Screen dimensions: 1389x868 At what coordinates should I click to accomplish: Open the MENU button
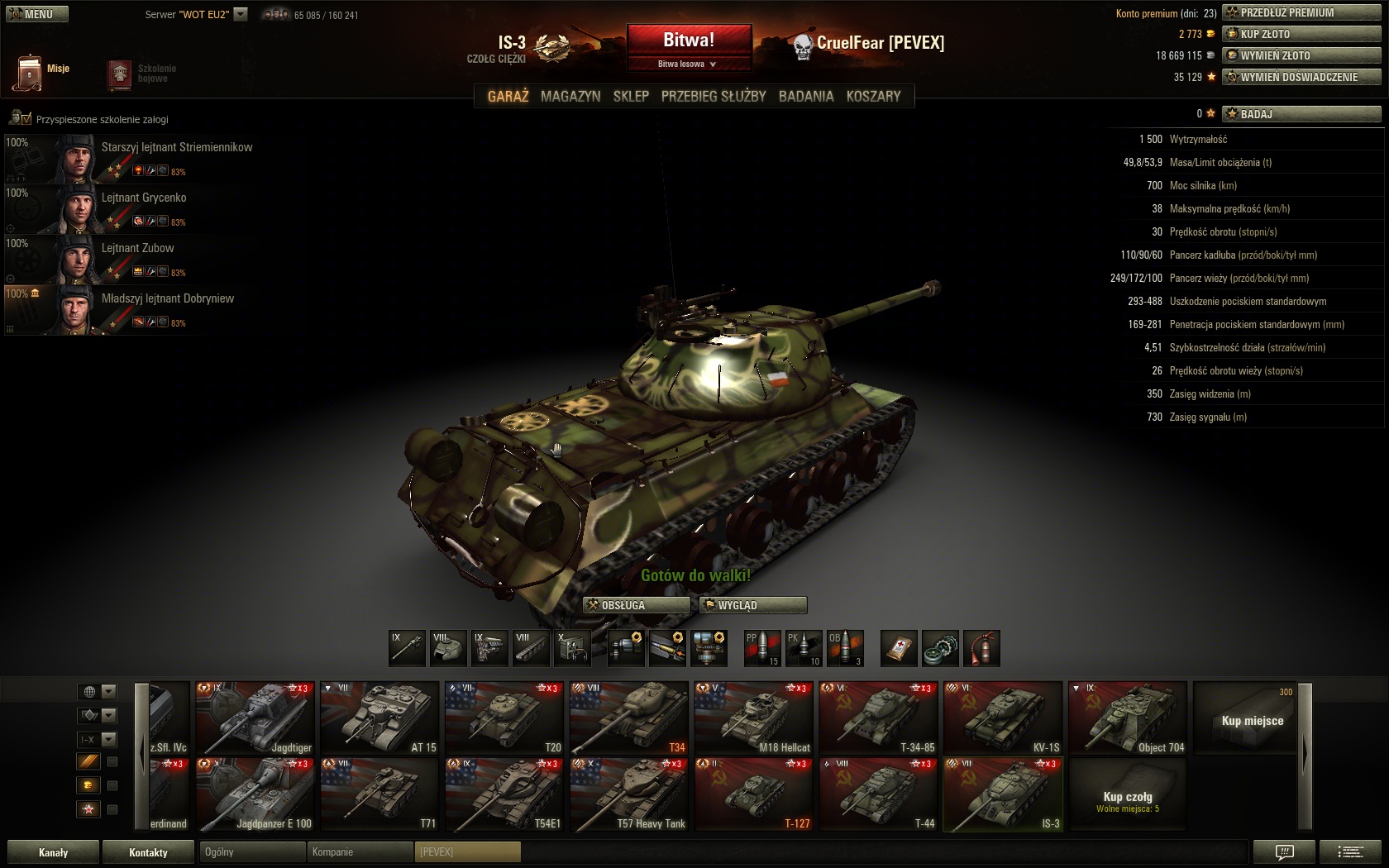(37, 14)
